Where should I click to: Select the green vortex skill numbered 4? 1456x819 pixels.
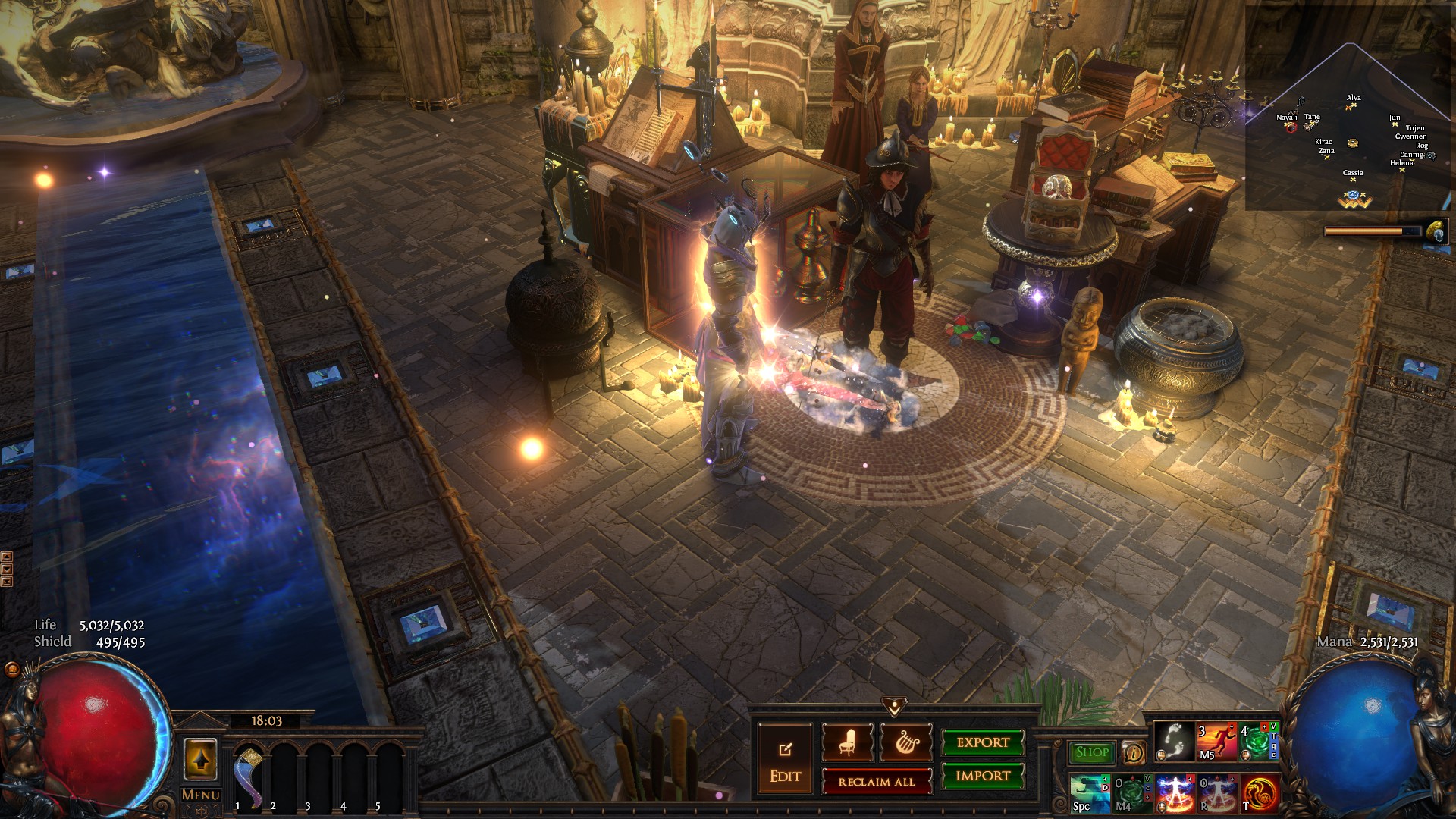click(x=1257, y=742)
